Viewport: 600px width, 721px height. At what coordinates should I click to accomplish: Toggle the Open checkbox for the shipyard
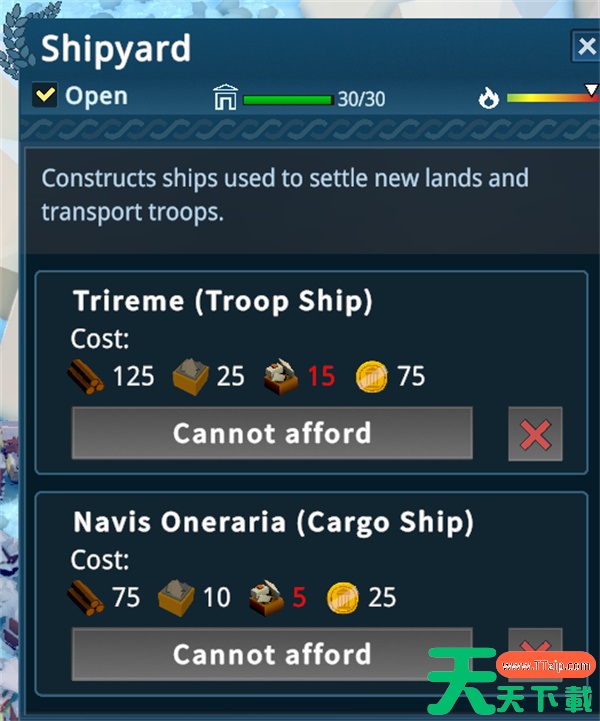pyautogui.click(x=45, y=95)
